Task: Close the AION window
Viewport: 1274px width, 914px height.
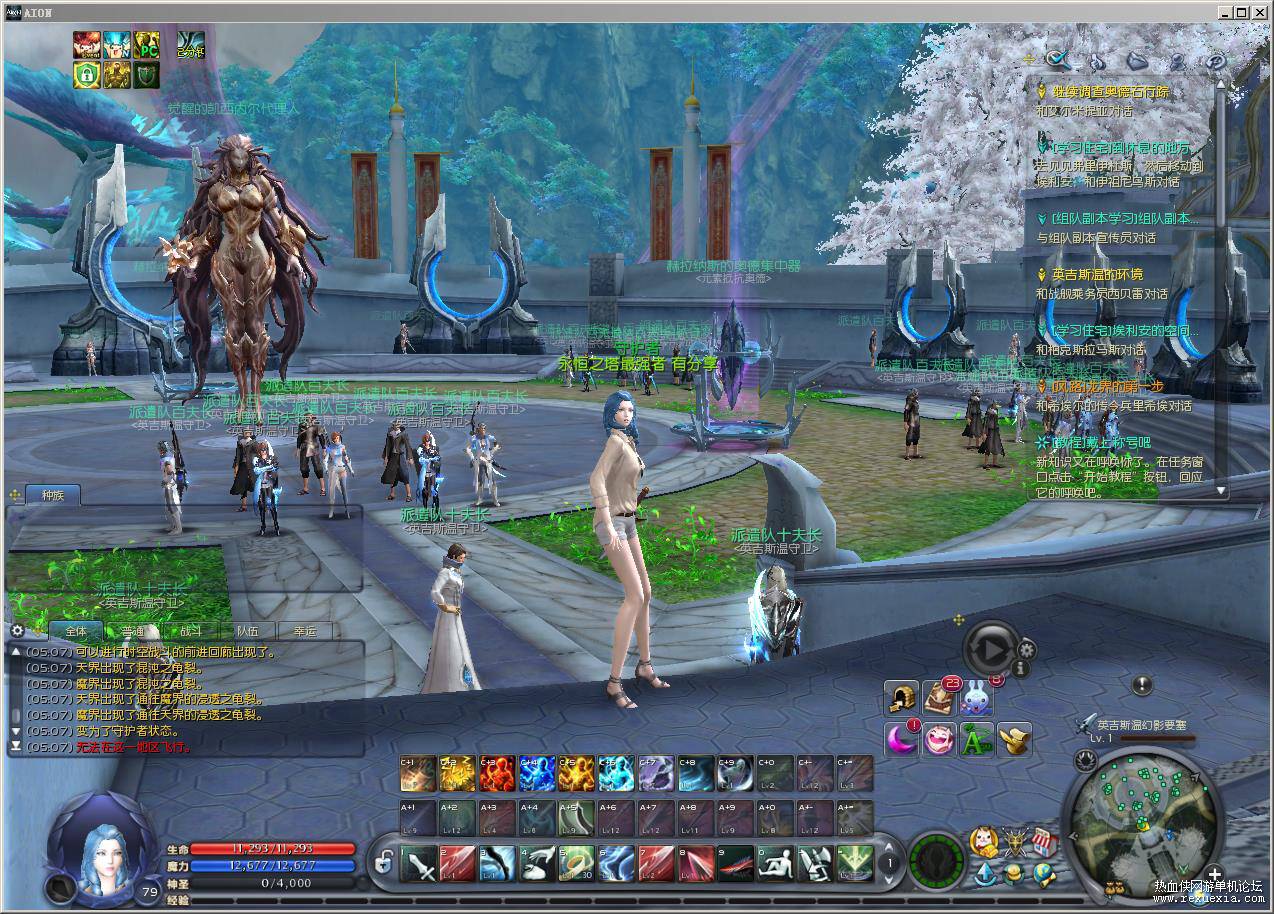Action: pyautogui.click(x=1260, y=12)
